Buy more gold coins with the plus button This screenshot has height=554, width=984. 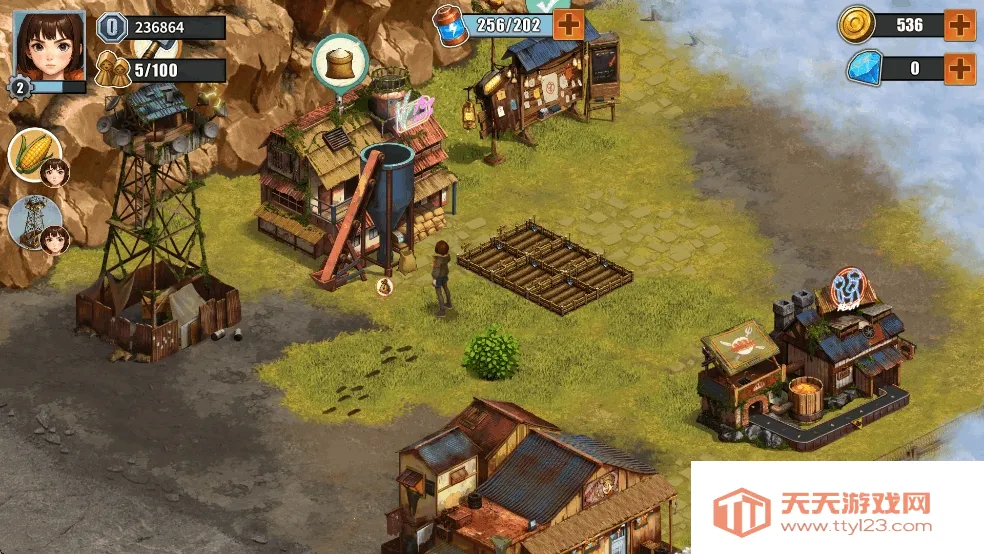pyautogui.click(x=960, y=25)
